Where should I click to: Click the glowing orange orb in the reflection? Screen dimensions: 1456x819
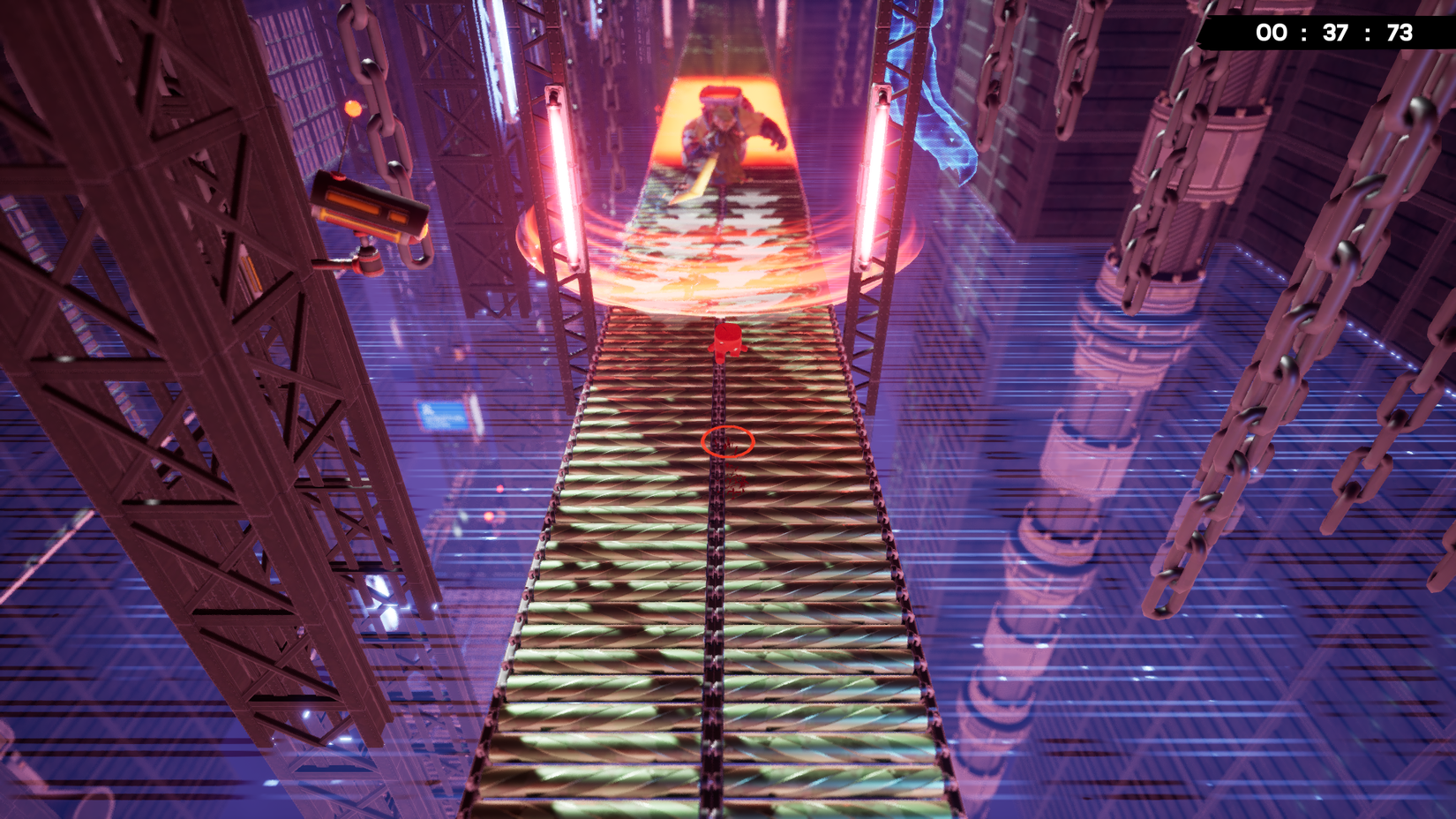point(489,516)
